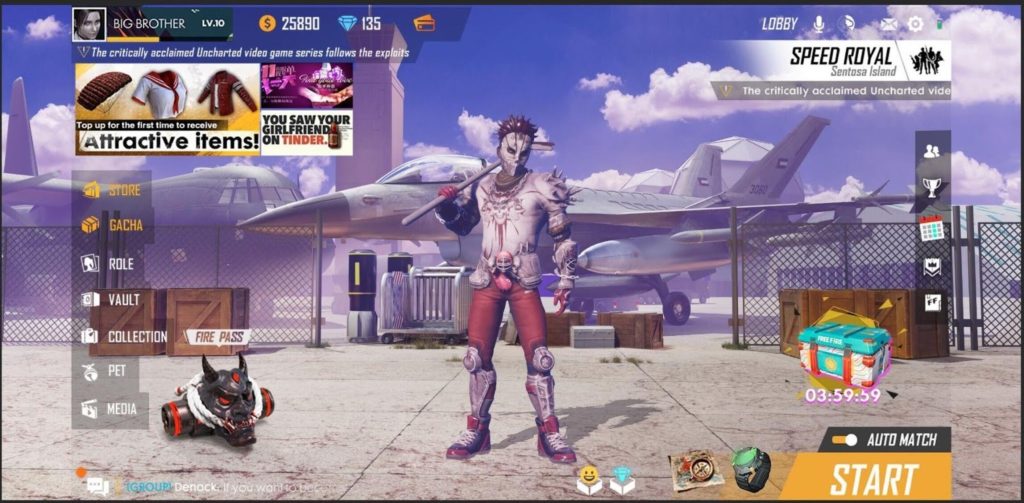
Task: Open the calendar events icon
Action: (x=932, y=228)
